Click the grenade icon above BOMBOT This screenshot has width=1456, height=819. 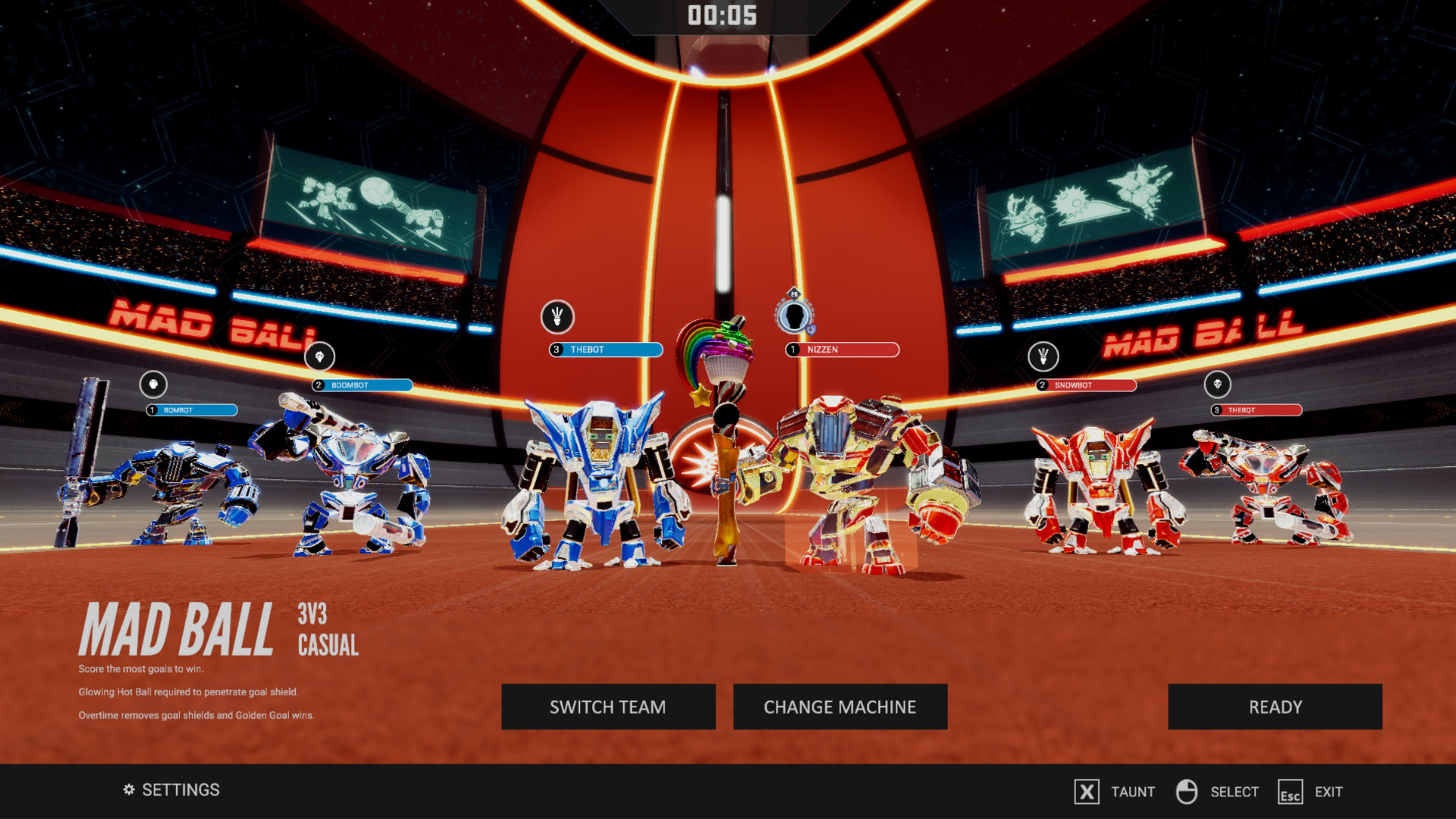153,384
